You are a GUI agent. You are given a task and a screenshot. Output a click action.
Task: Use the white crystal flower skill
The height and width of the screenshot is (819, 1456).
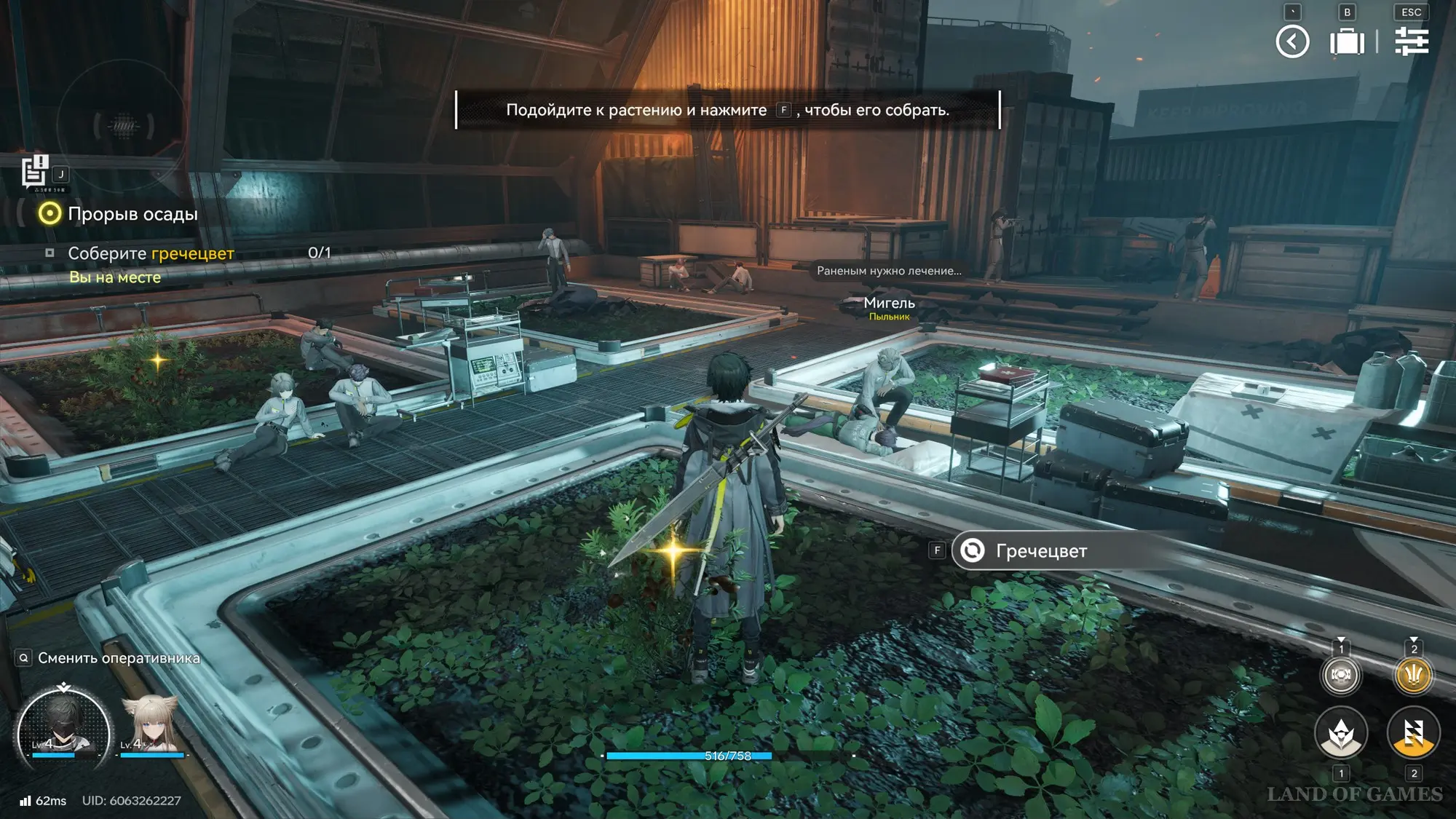coord(1340,733)
